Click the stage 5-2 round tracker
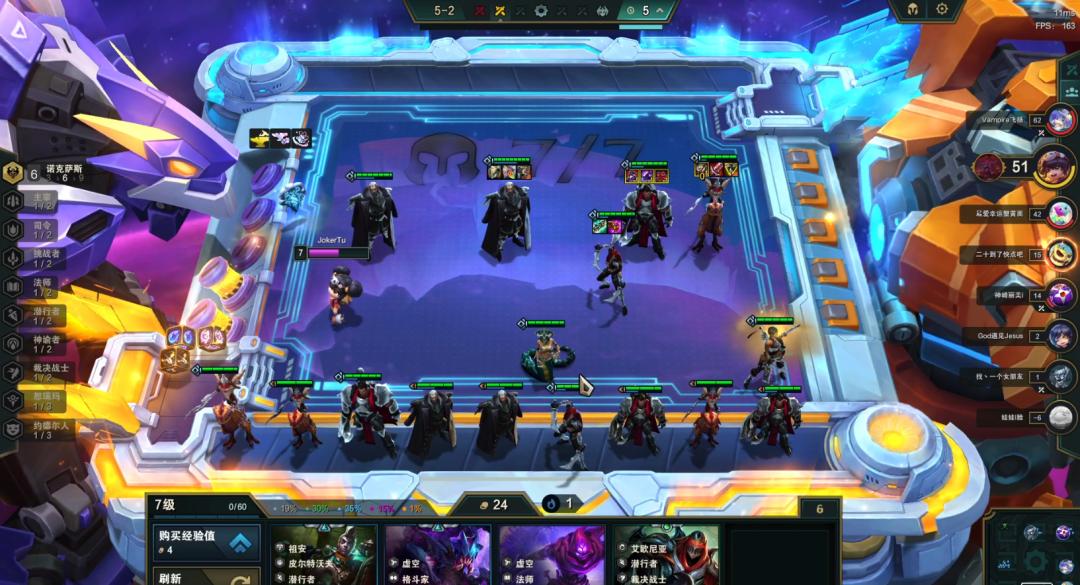The width and height of the screenshot is (1080, 585). 444,11
